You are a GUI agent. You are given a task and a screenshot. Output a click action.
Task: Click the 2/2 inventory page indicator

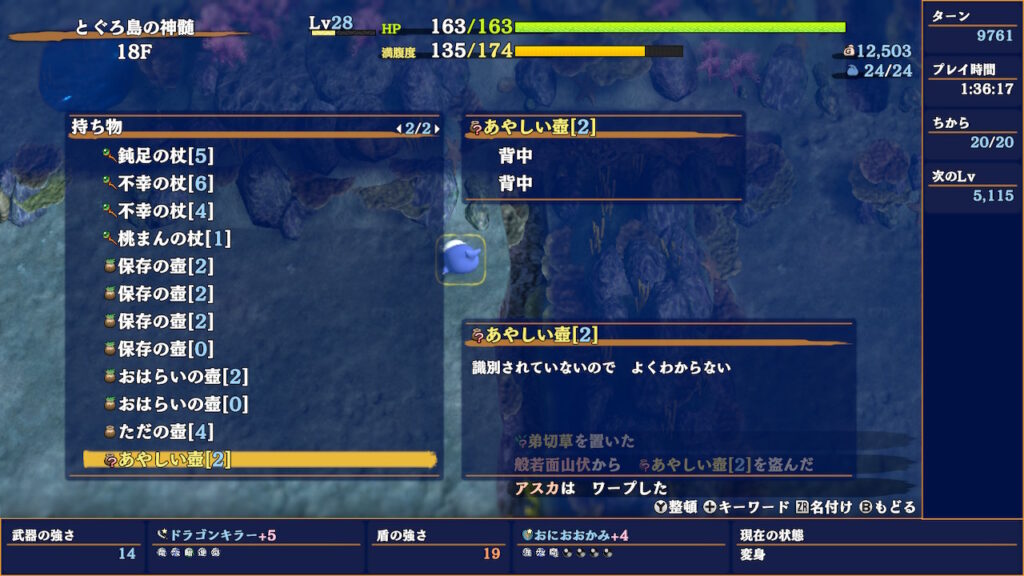[x=418, y=128]
